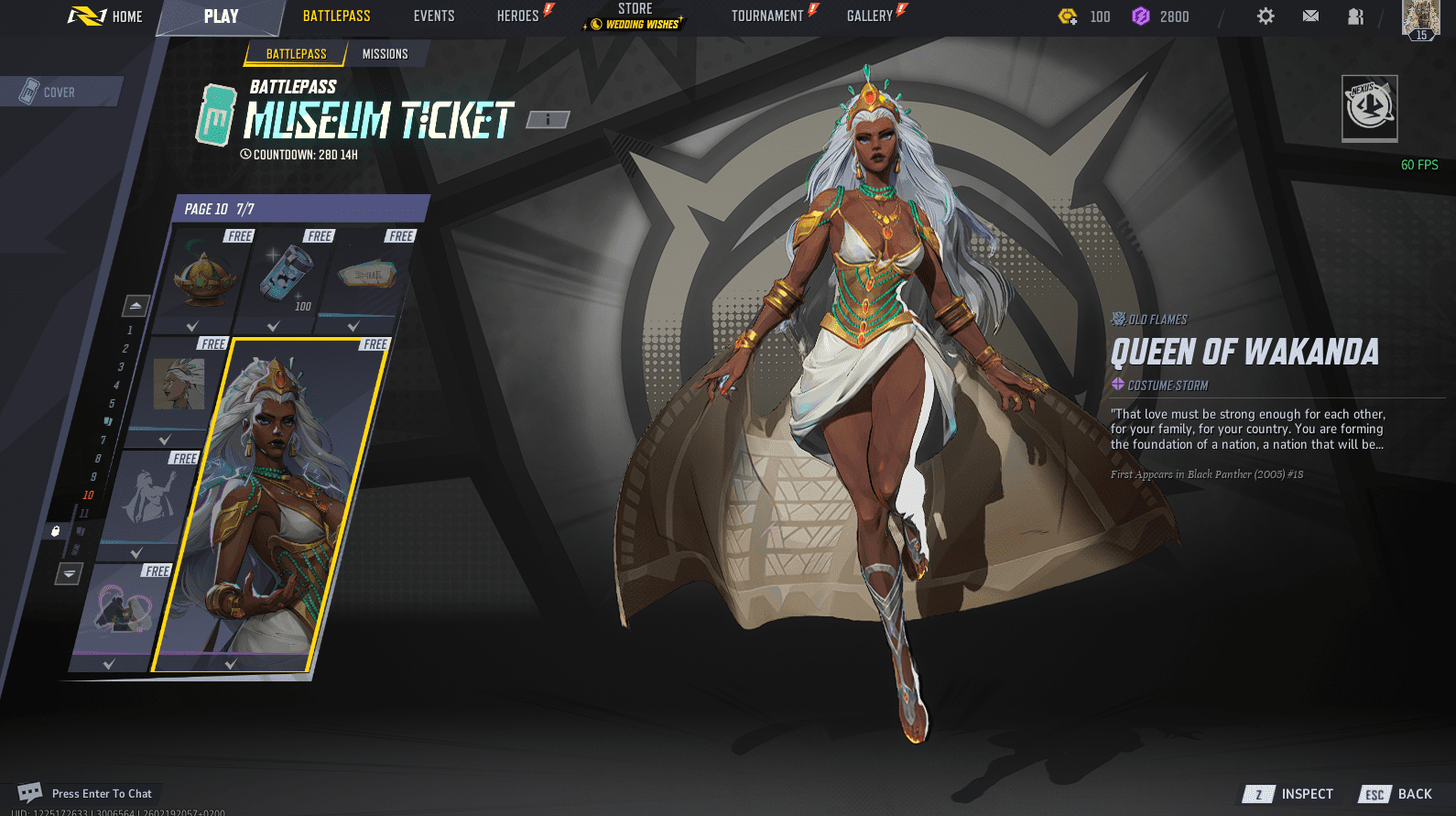Open the Tournament menu
Image resolution: width=1456 pixels, height=816 pixels.
767,16
